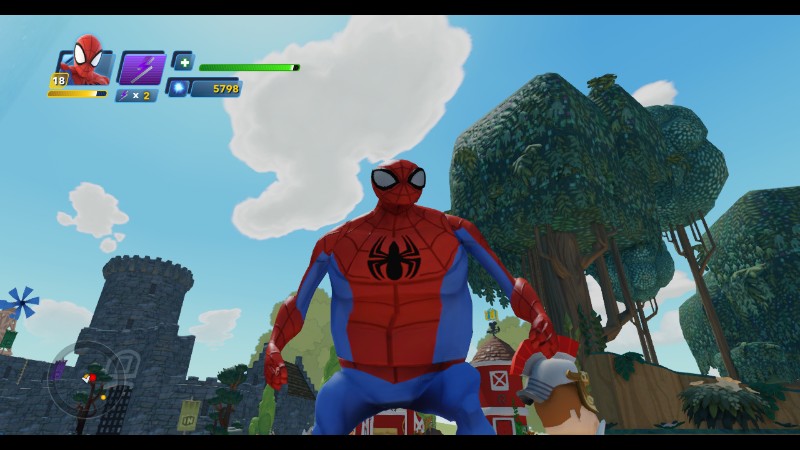Select the Spider-Man character portrait
The image size is (800, 450).
(87, 66)
